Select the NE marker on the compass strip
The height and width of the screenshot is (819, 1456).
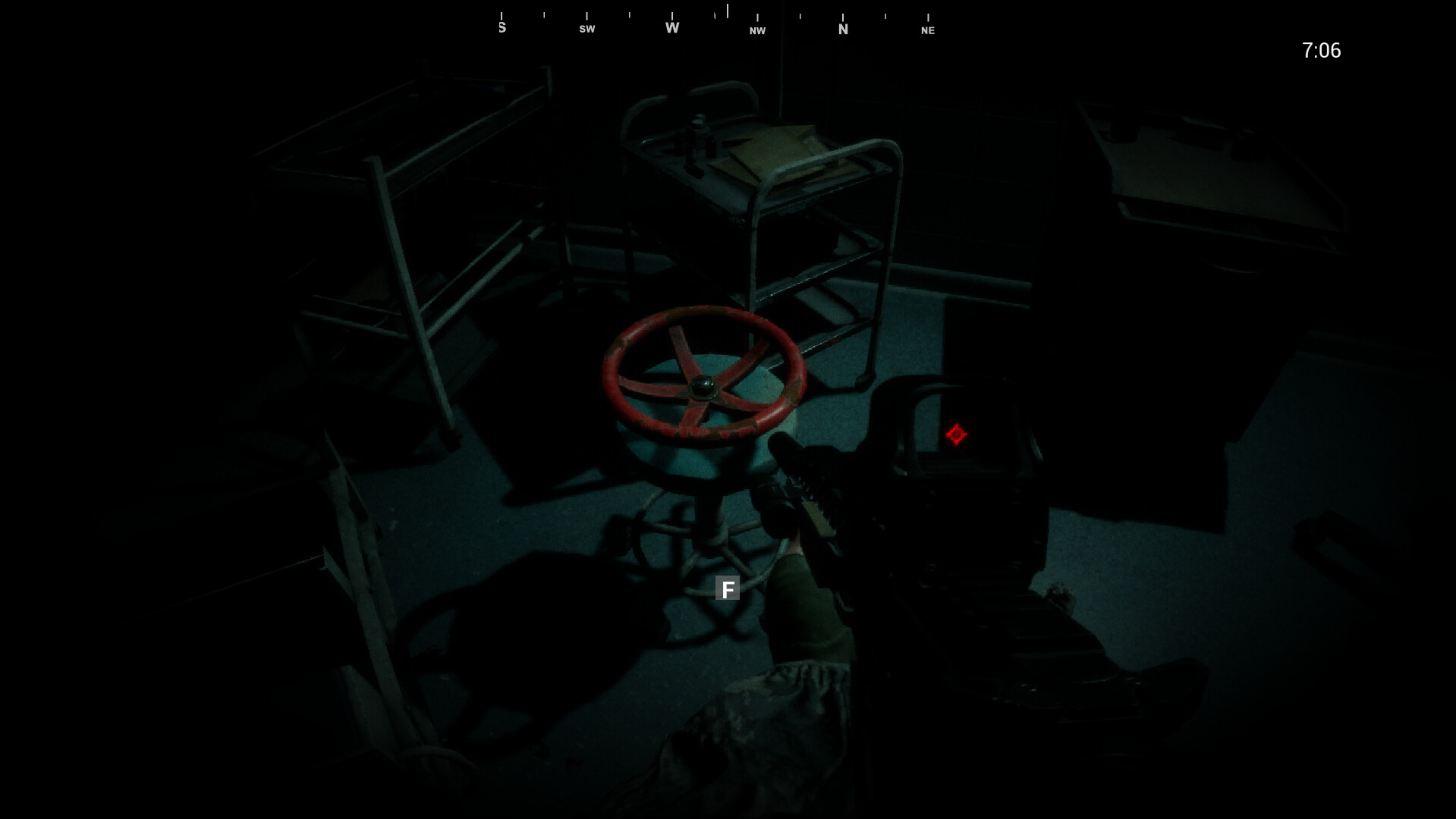click(927, 30)
